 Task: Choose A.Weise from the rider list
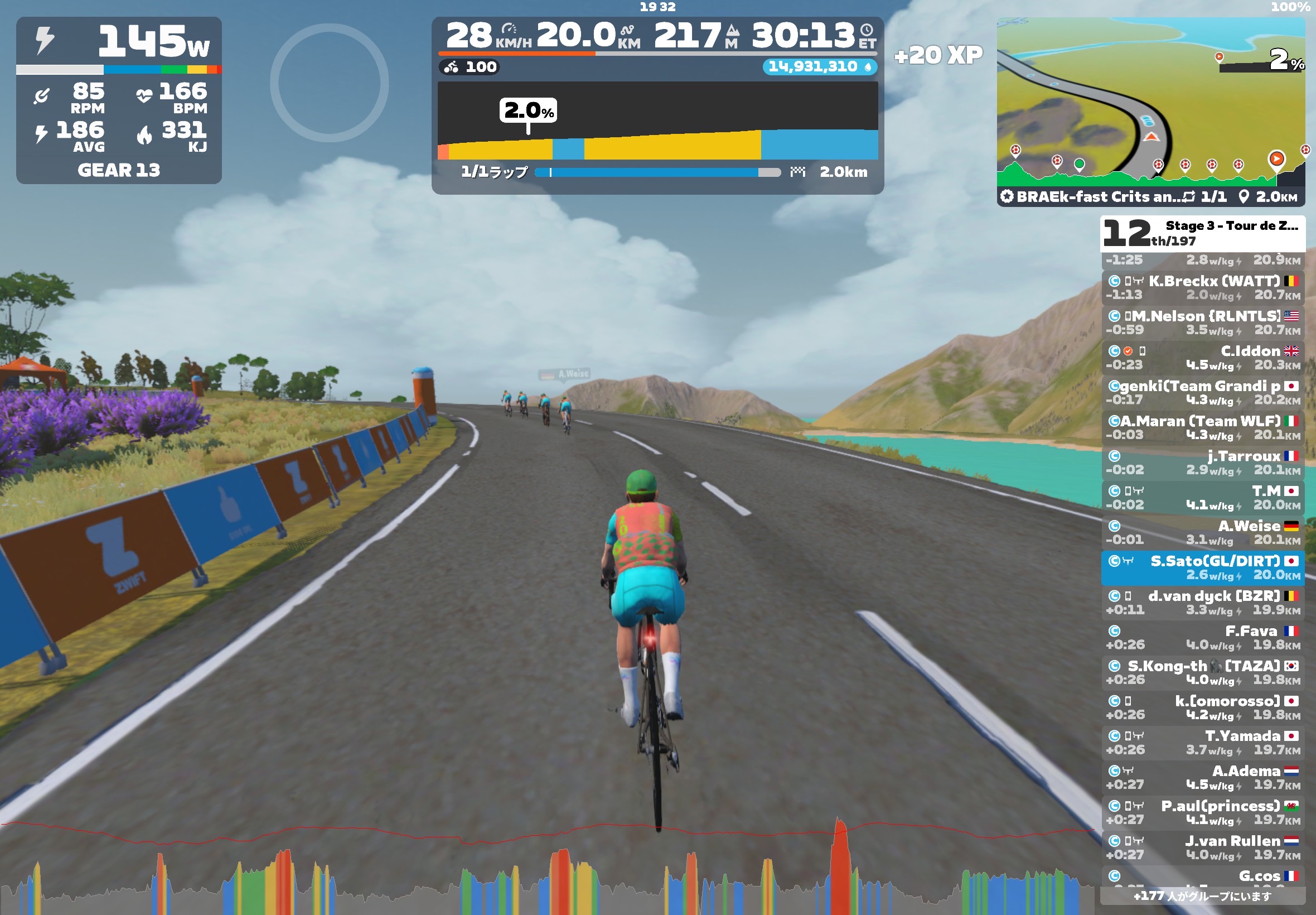click(1203, 532)
